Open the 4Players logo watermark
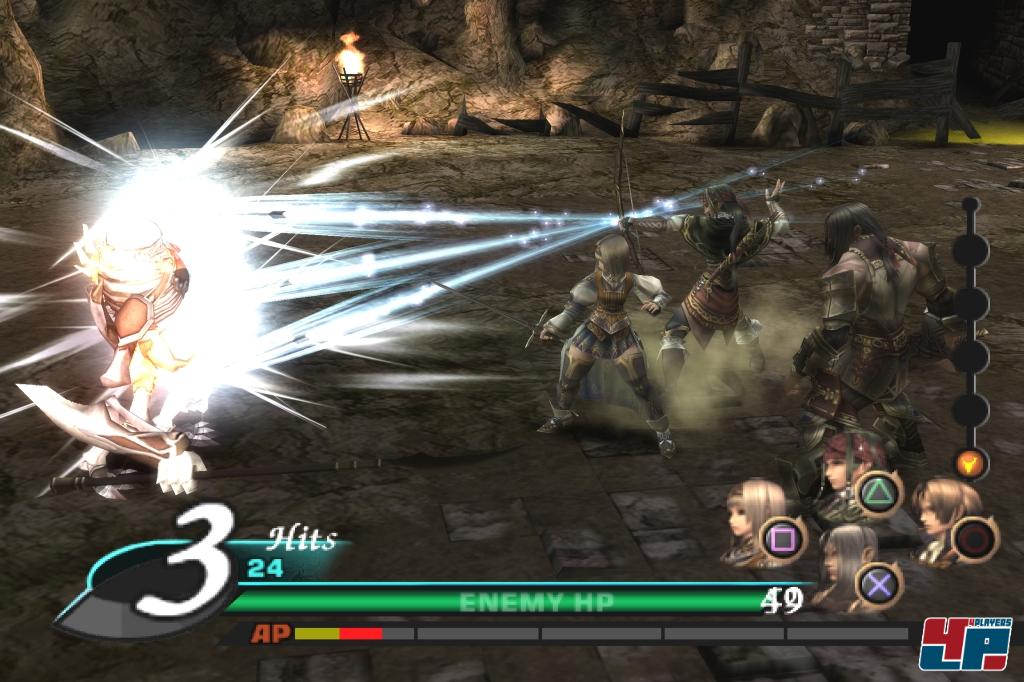The image size is (1024, 682). tap(965, 643)
